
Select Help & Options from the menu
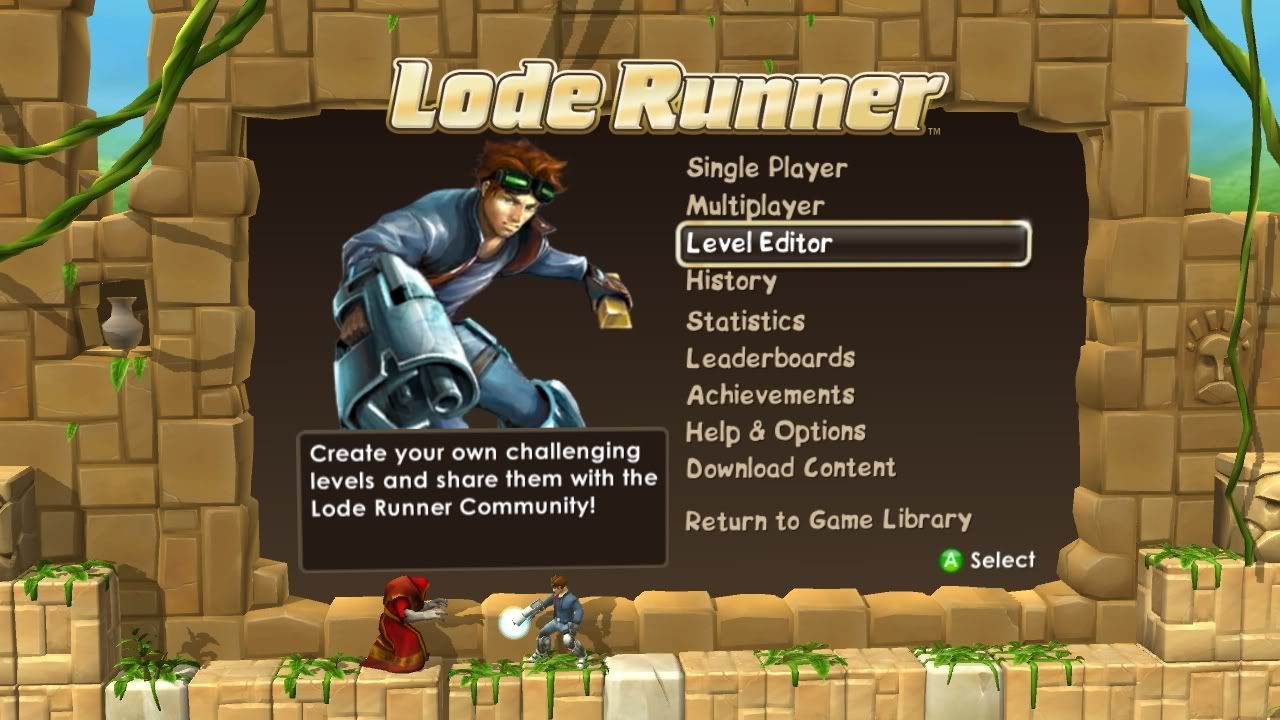pos(775,431)
